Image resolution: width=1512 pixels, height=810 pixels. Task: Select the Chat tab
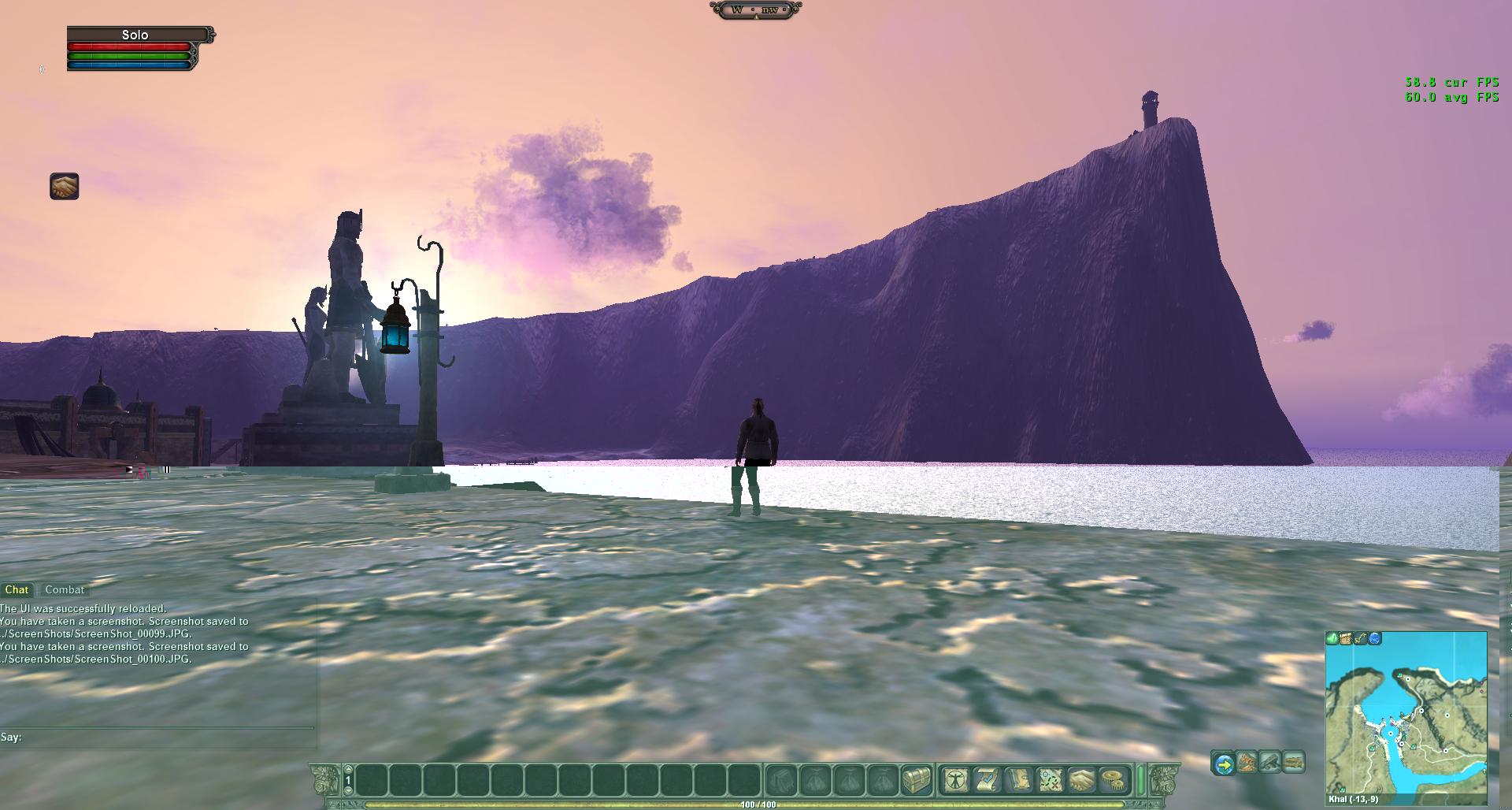(17, 589)
